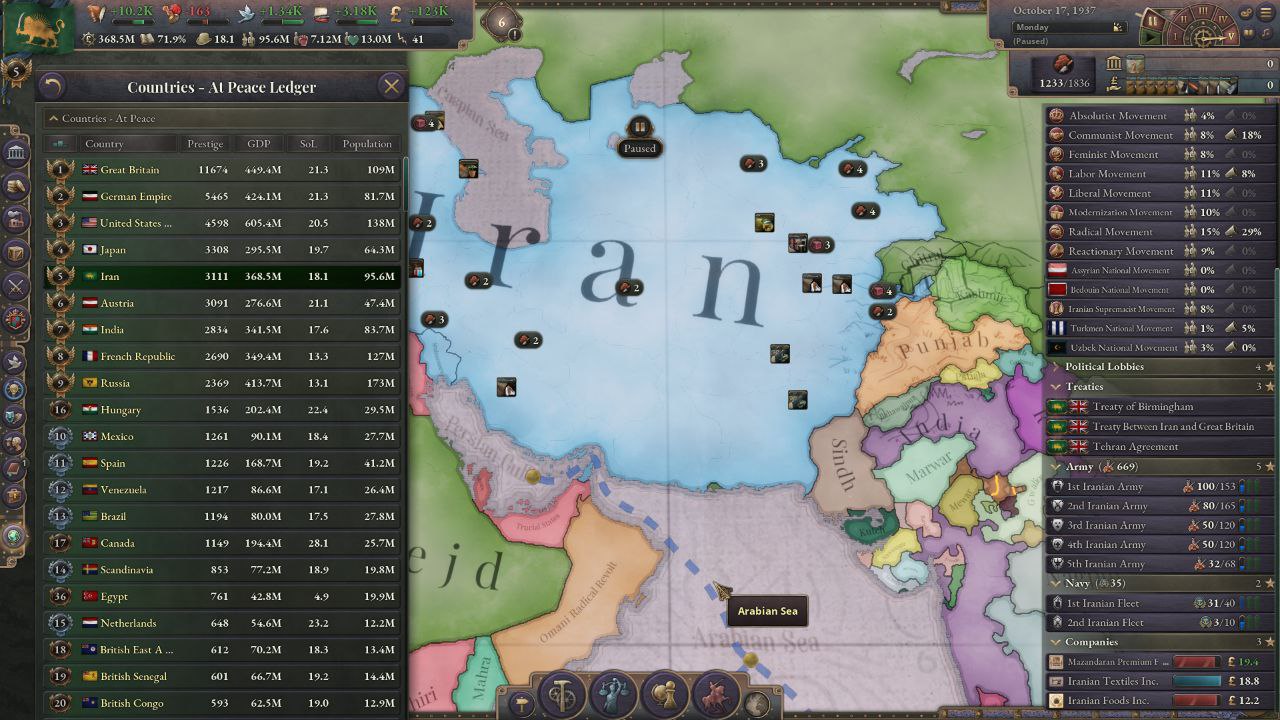Select the 1st Iranian Army
The height and width of the screenshot is (720, 1280).
tap(1105, 487)
